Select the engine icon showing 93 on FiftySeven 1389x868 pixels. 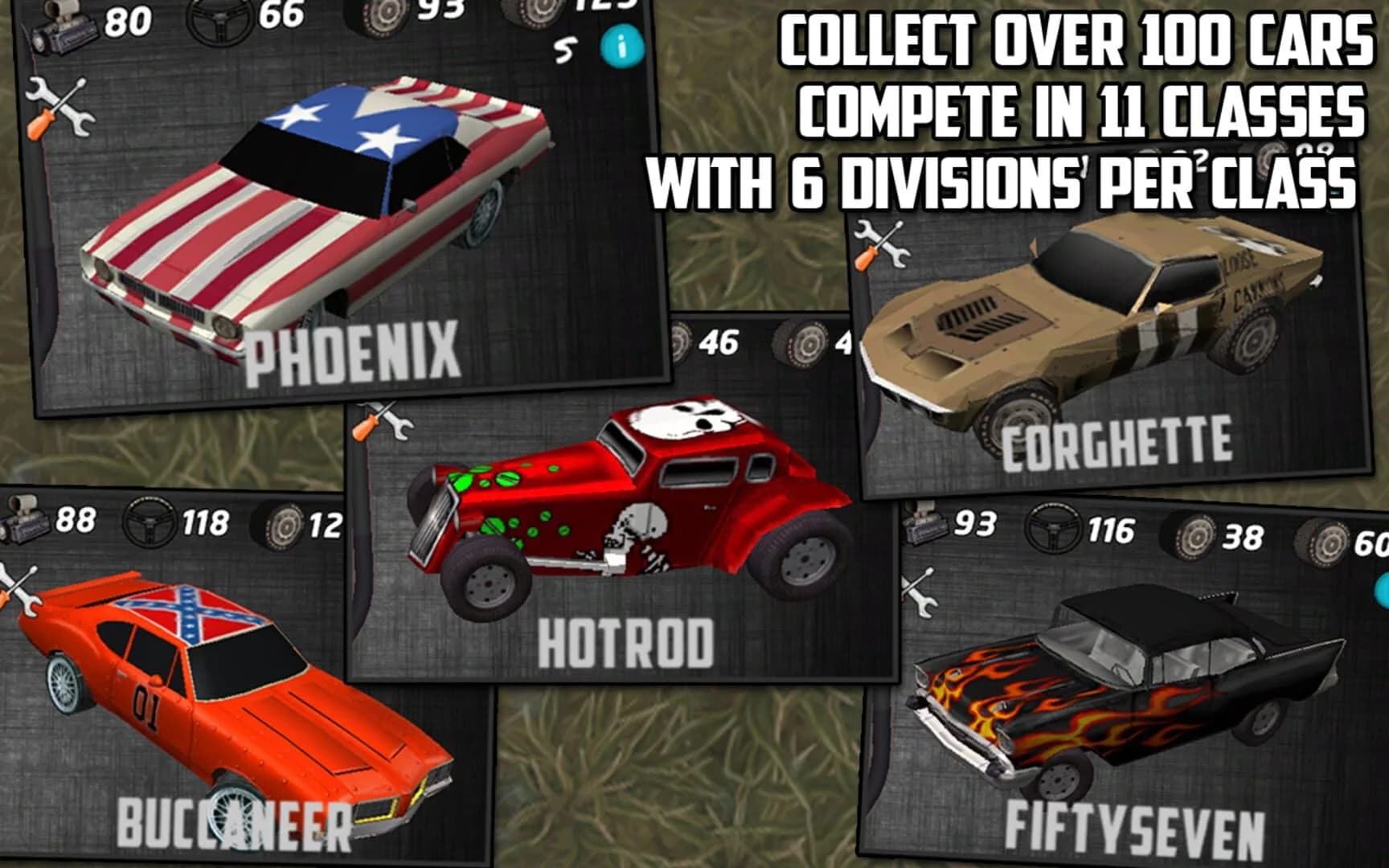[926, 524]
